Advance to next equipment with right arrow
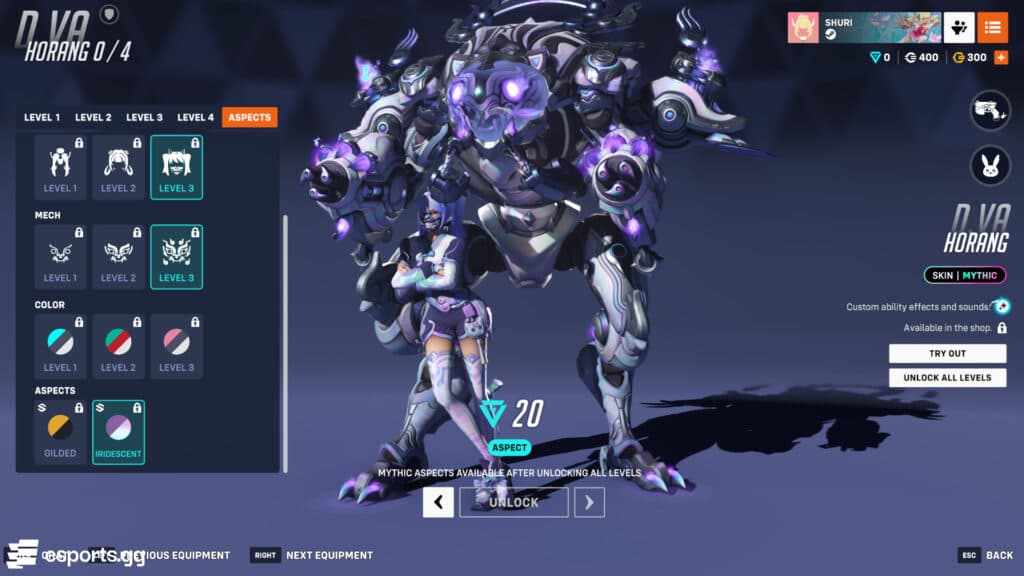Image resolution: width=1024 pixels, height=576 pixels. [589, 502]
